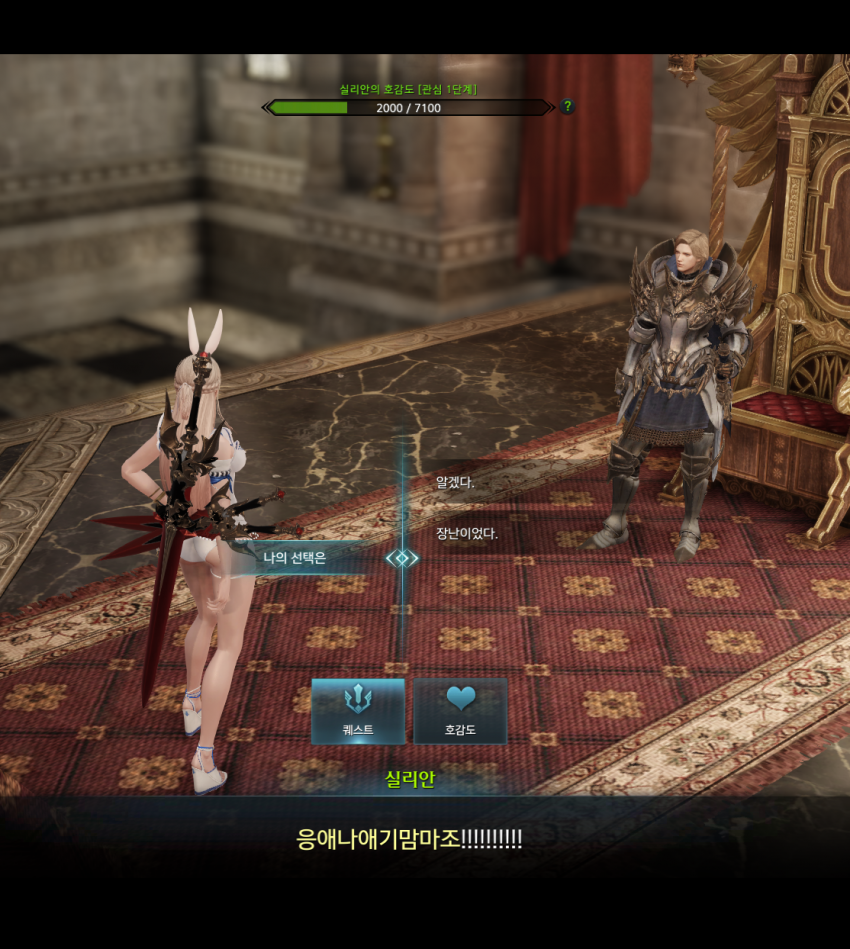Open the 퀘스트 quest button

358,711
